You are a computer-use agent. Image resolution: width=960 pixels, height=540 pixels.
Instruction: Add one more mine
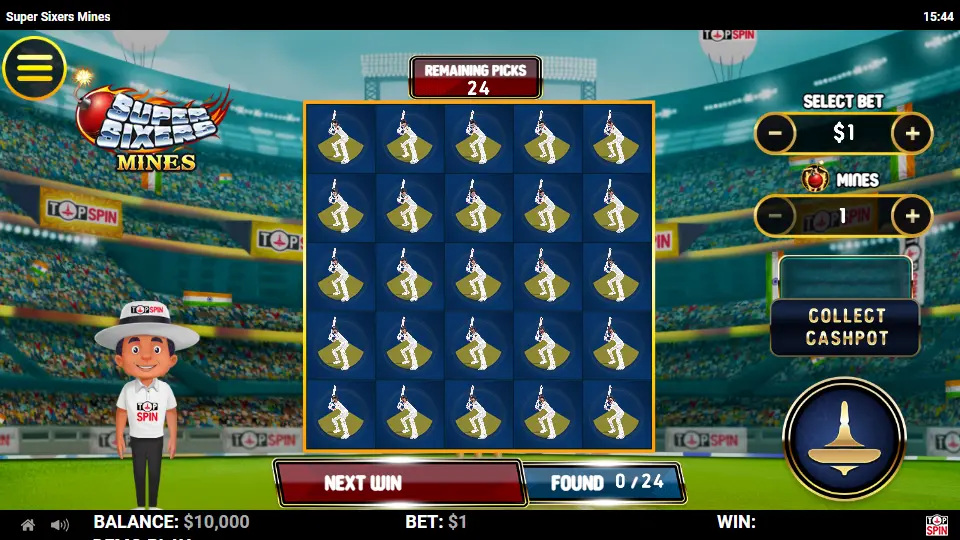tap(912, 216)
